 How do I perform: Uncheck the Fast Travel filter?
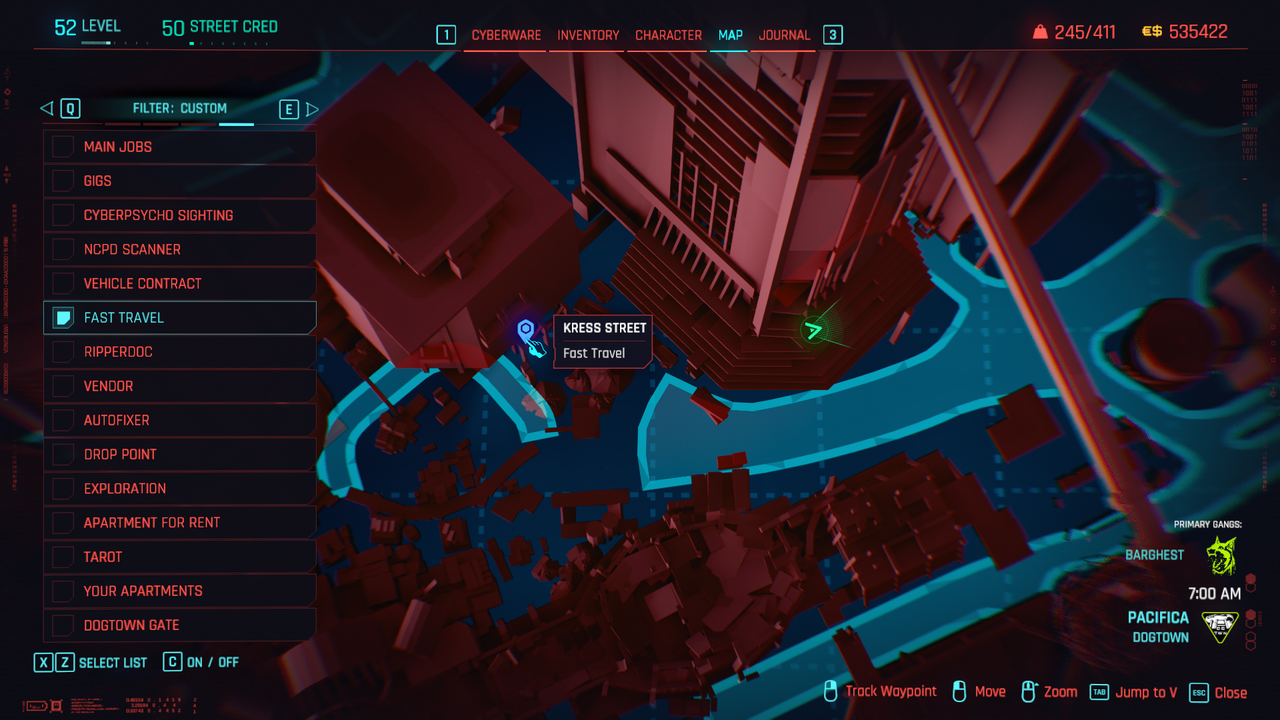point(63,318)
